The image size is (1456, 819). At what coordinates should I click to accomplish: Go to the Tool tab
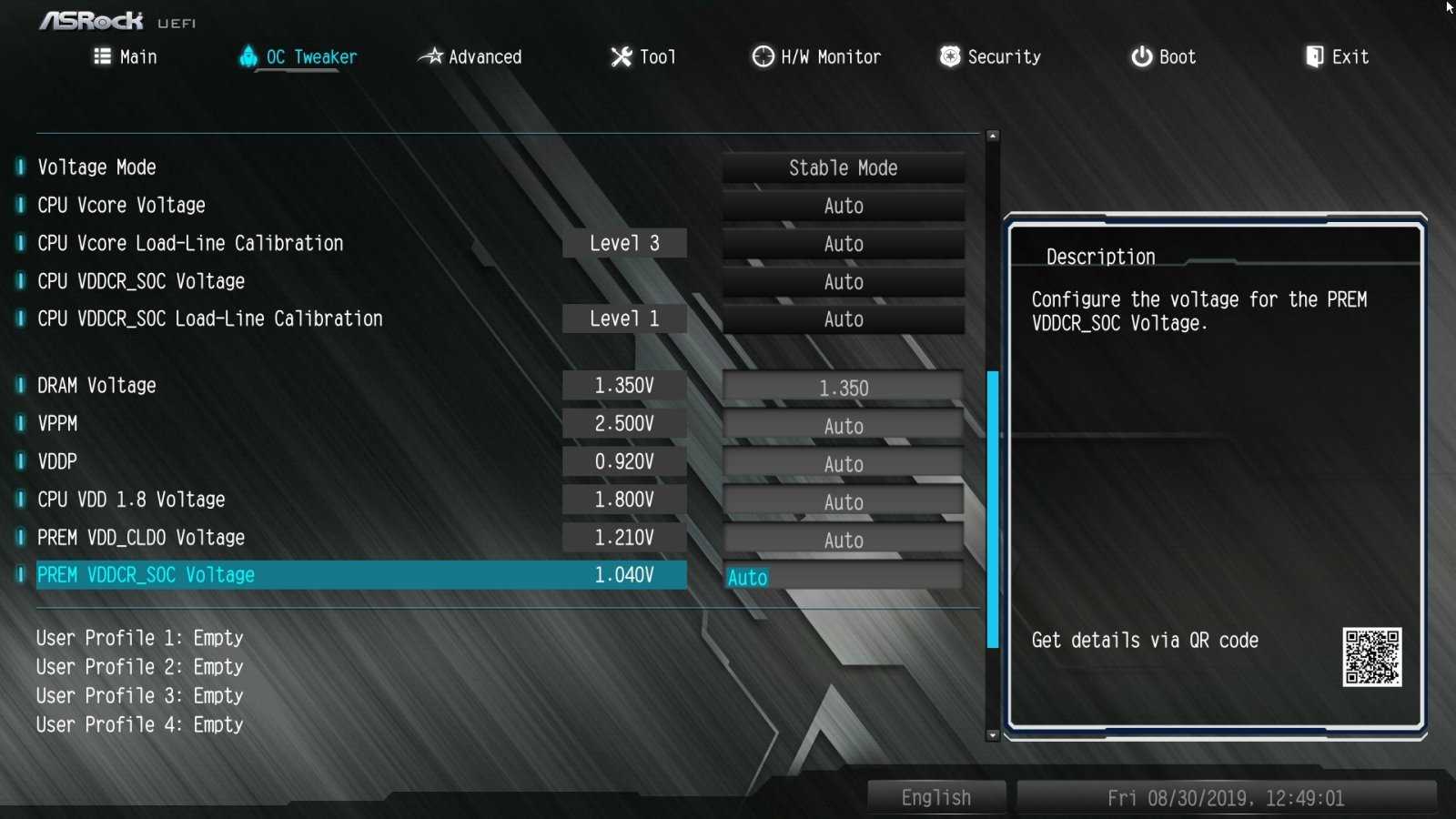pyautogui.click(x=643, y=57)
